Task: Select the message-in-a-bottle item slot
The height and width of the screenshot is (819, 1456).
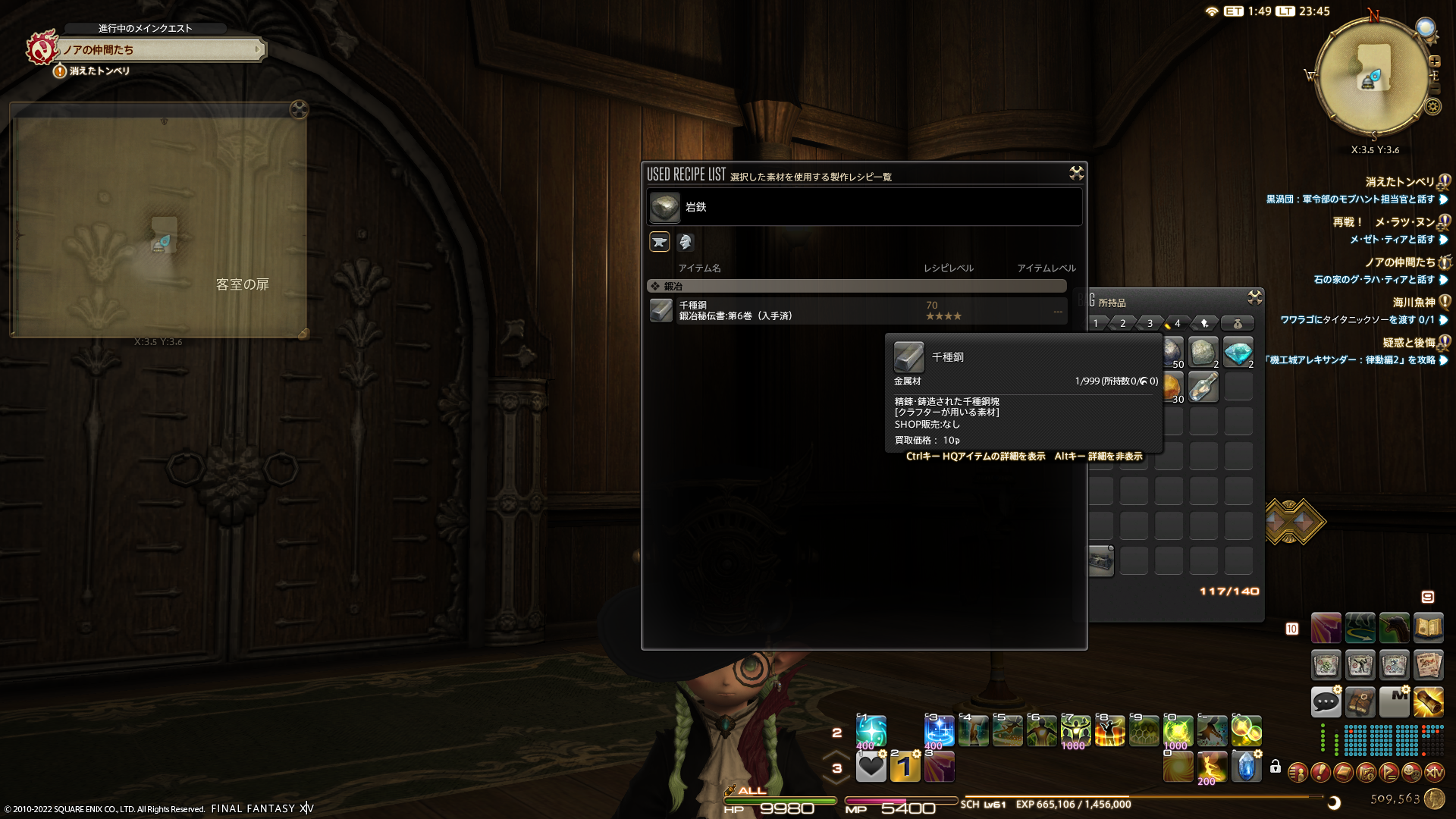Action: pyautogui.click(x=1203, y=387)
